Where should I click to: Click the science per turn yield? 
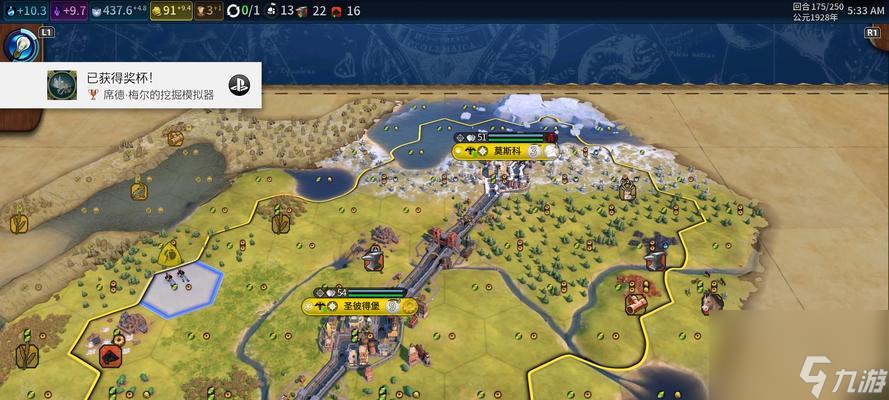pyautogui.click(x=24, y=11)
